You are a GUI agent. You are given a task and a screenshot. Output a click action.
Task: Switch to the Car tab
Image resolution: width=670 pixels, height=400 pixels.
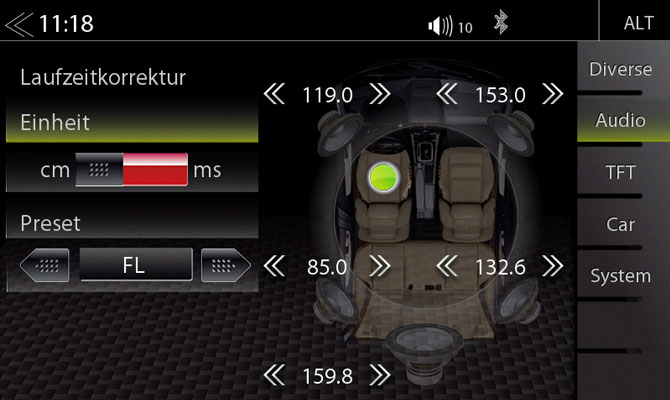point(620,224)
